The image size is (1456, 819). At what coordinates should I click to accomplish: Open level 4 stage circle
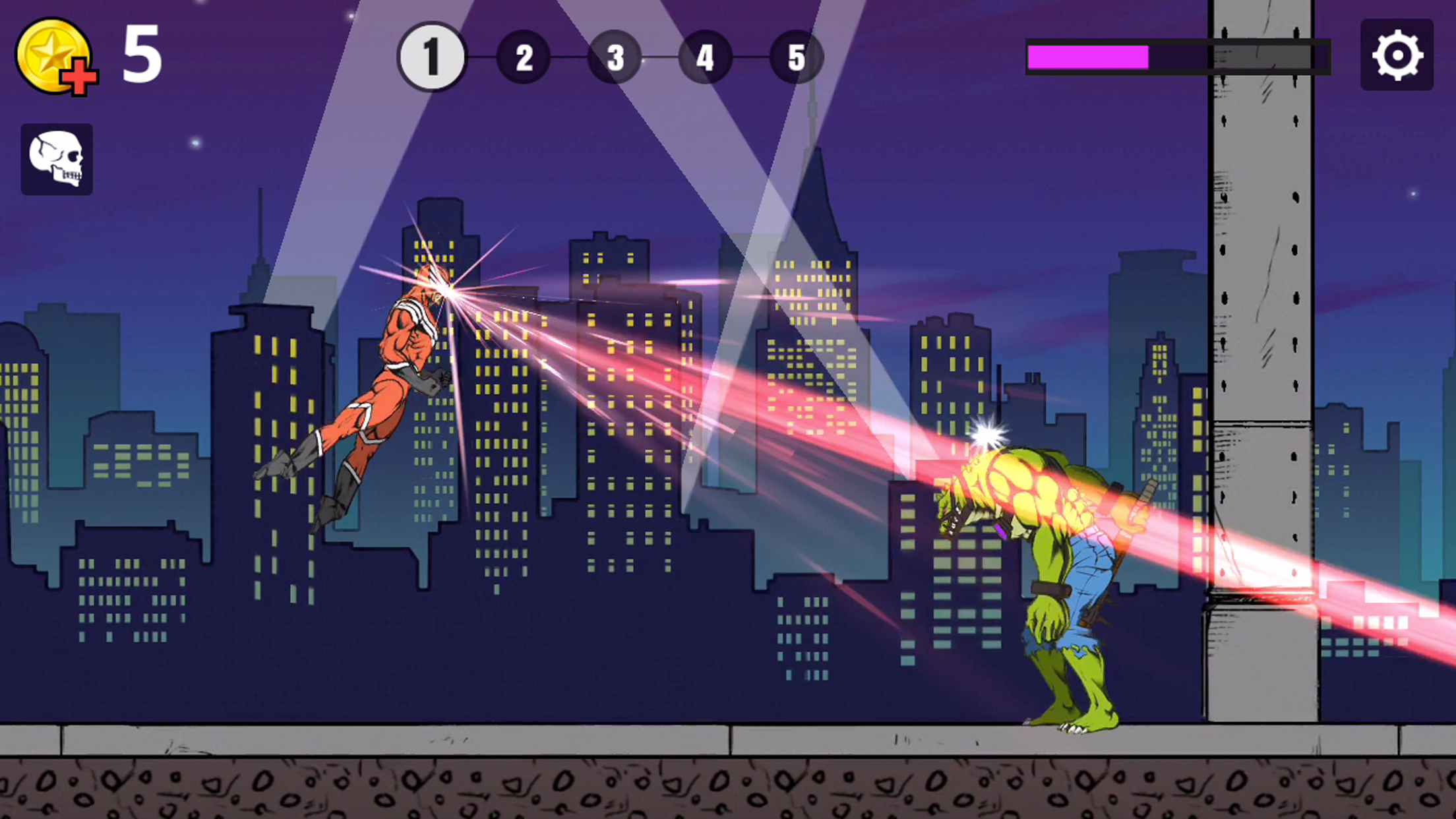coord(705,58)
